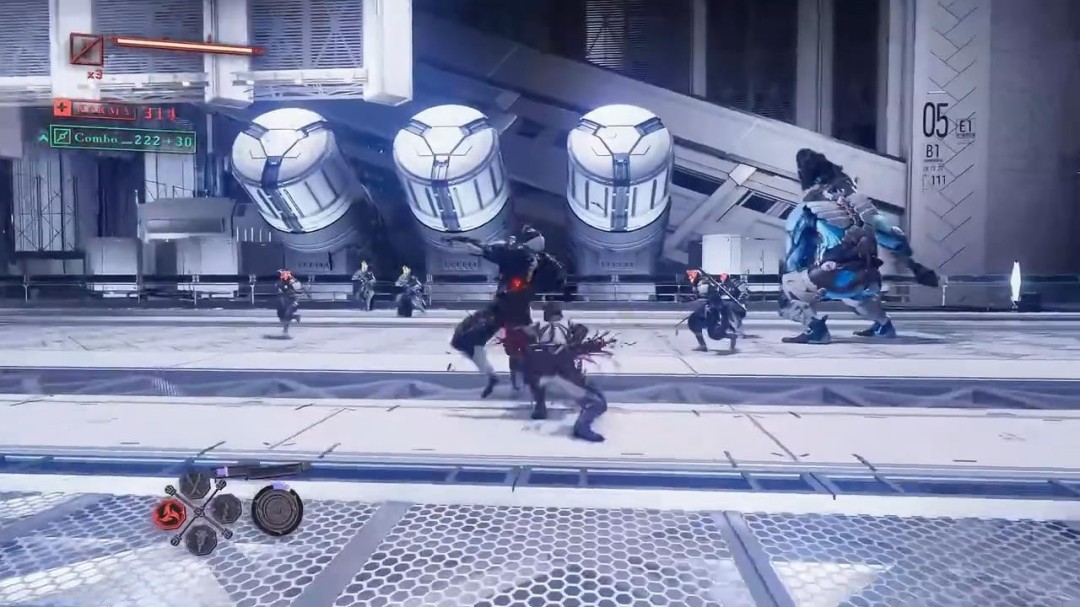Image resolution: width=1080 pixels, height=607 pixels.
Task: Click the large circular gauge icon
Action: (x=277, y=510)
